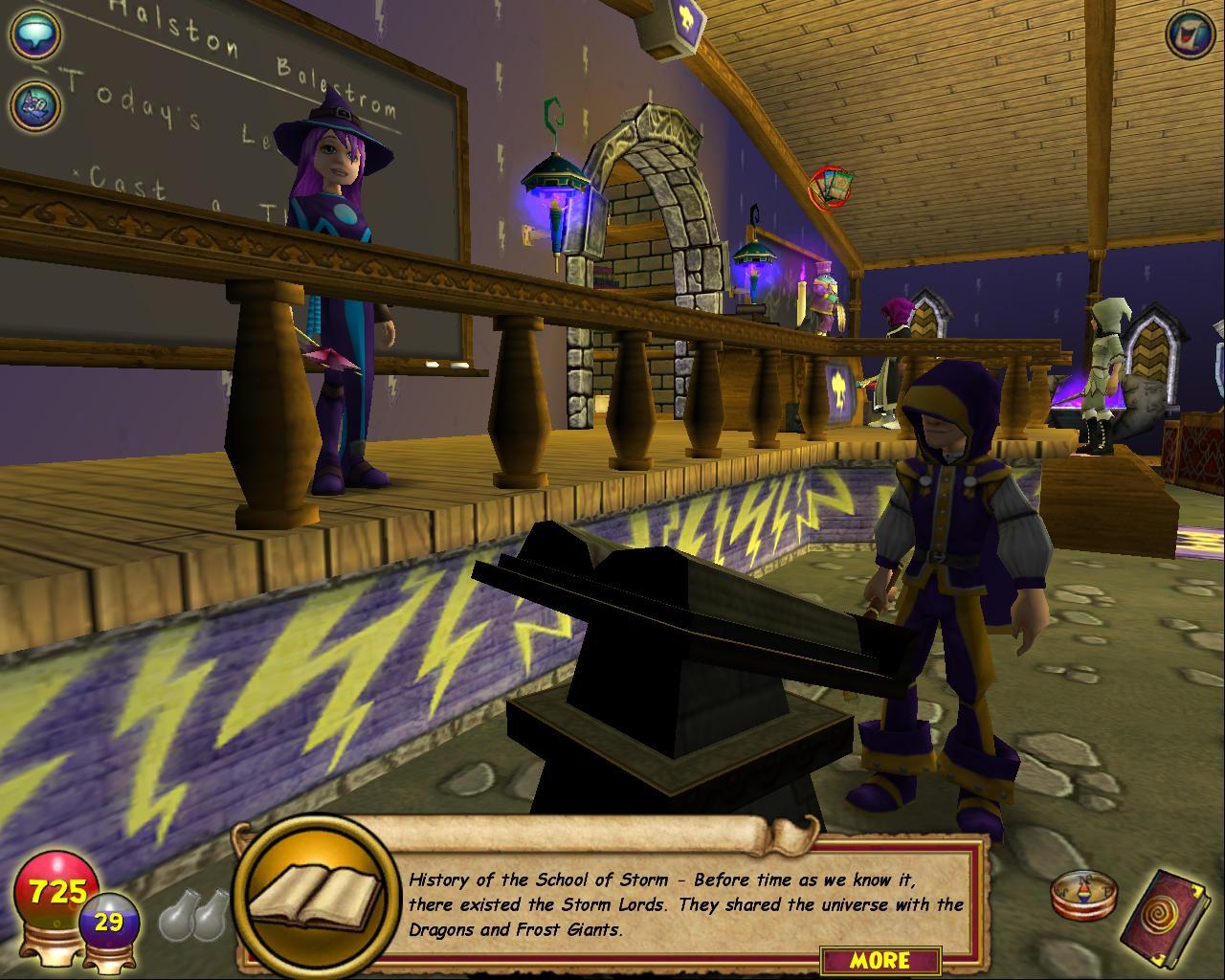Image resolution: width=1225 pixels, height=980 pixels.
Task: Open the scroll icon in the top corner
Action: [x=1190, y=35]
